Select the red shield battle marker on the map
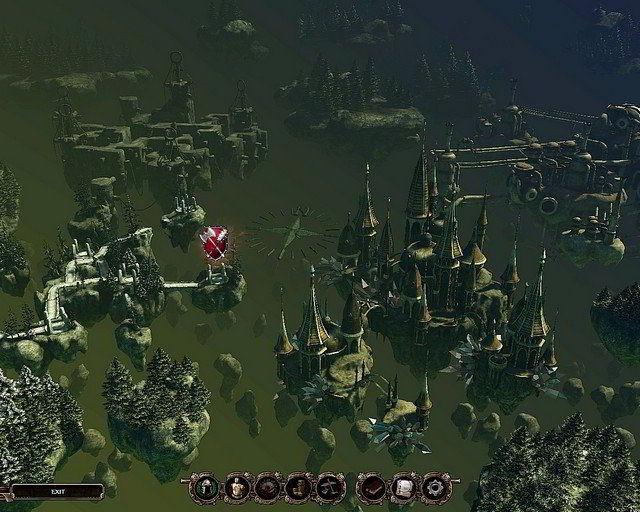Image resolution: width=640 pixels, height=512 pixels. [213, 243]
